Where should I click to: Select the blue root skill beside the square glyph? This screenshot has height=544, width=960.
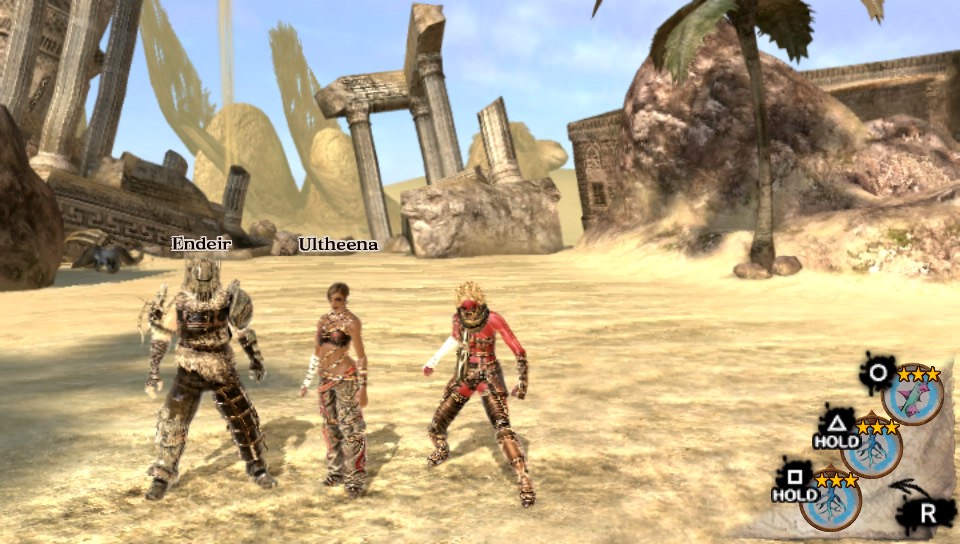point(830,501)
